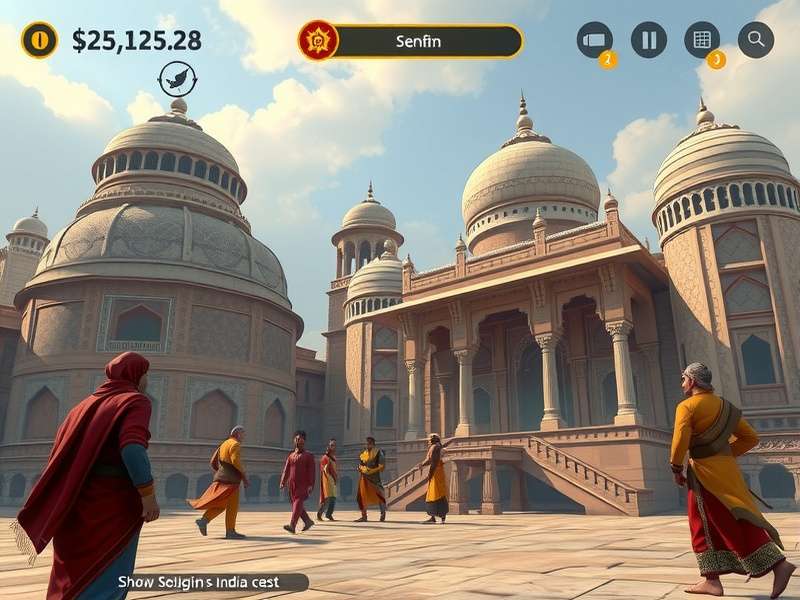Open the card icon with the notification badge
This screenshot has height=600, width=800.
pos(595,40)
